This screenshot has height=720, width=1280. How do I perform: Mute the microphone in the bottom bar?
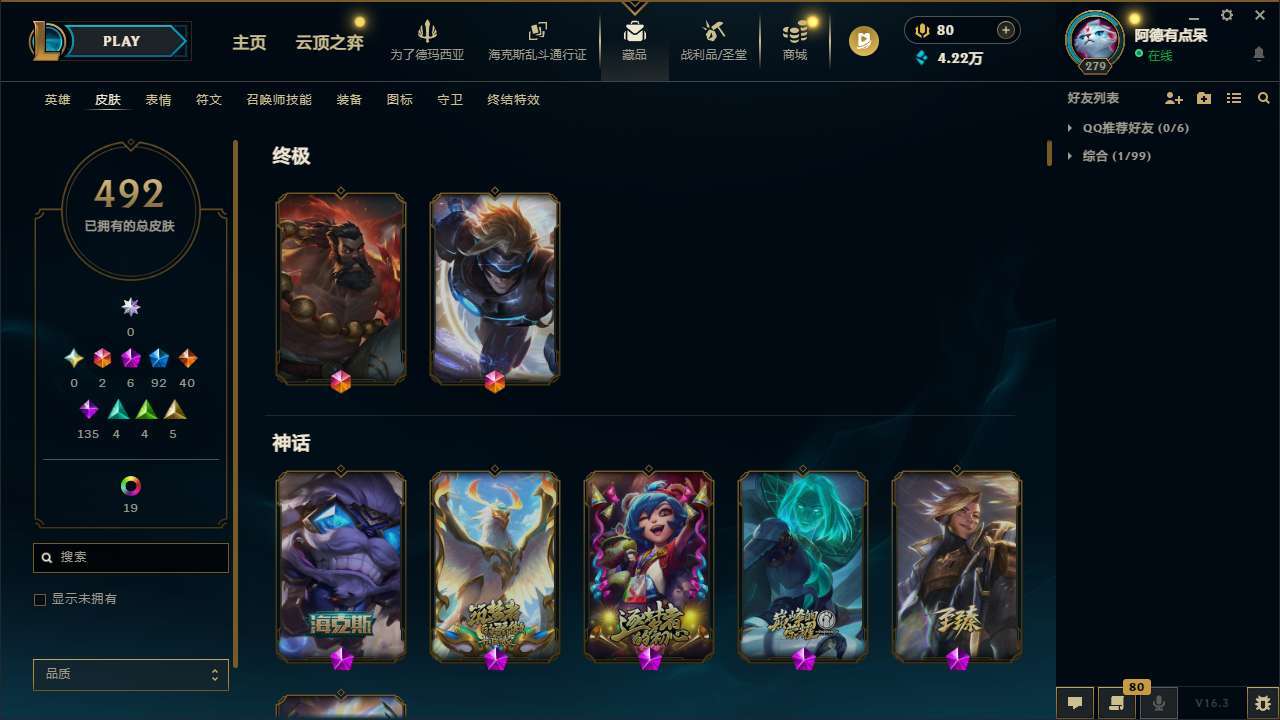1158,702
